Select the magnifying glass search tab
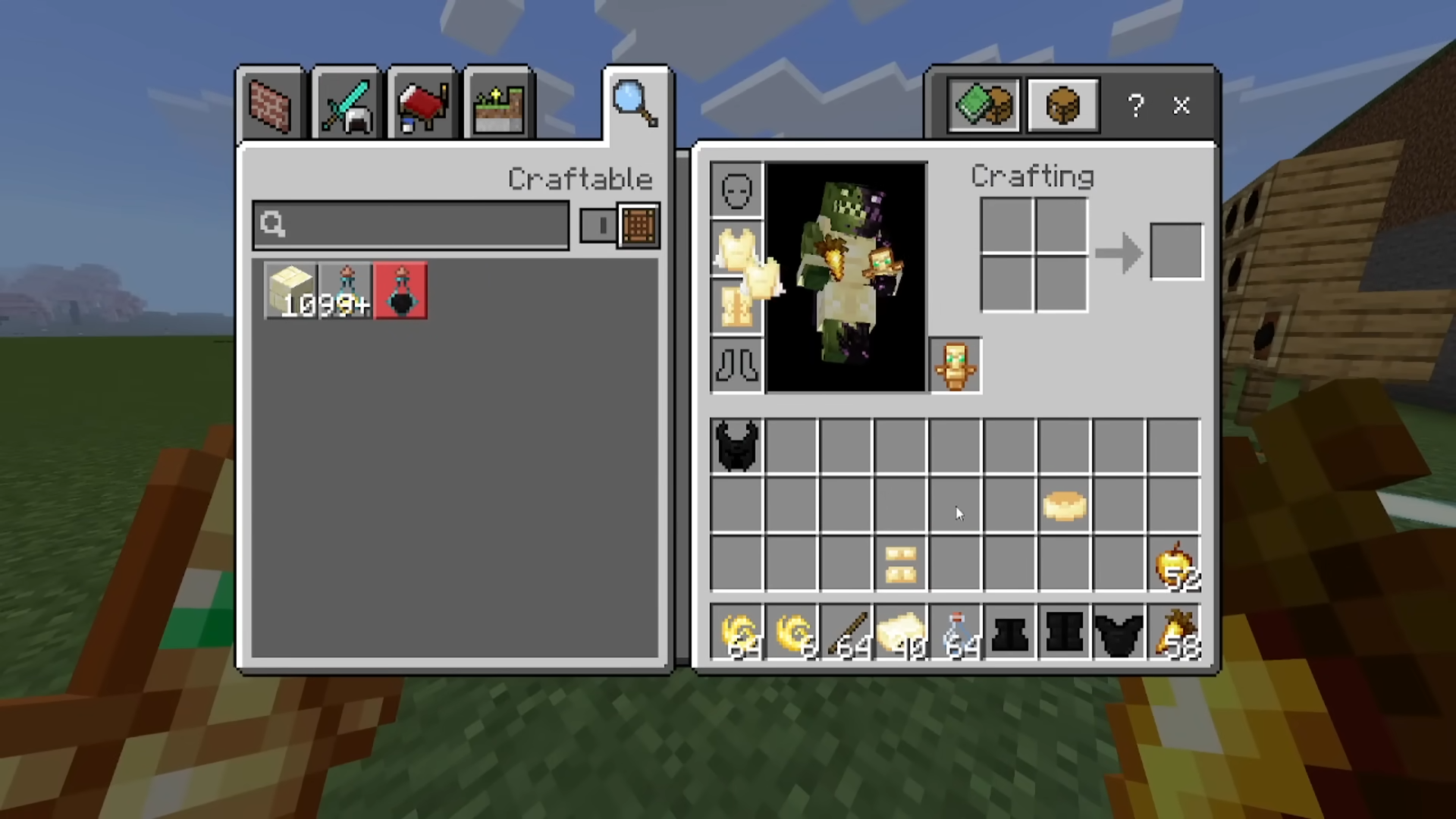The height and width of the screenshot is (819, 1456). click(635, 104)
